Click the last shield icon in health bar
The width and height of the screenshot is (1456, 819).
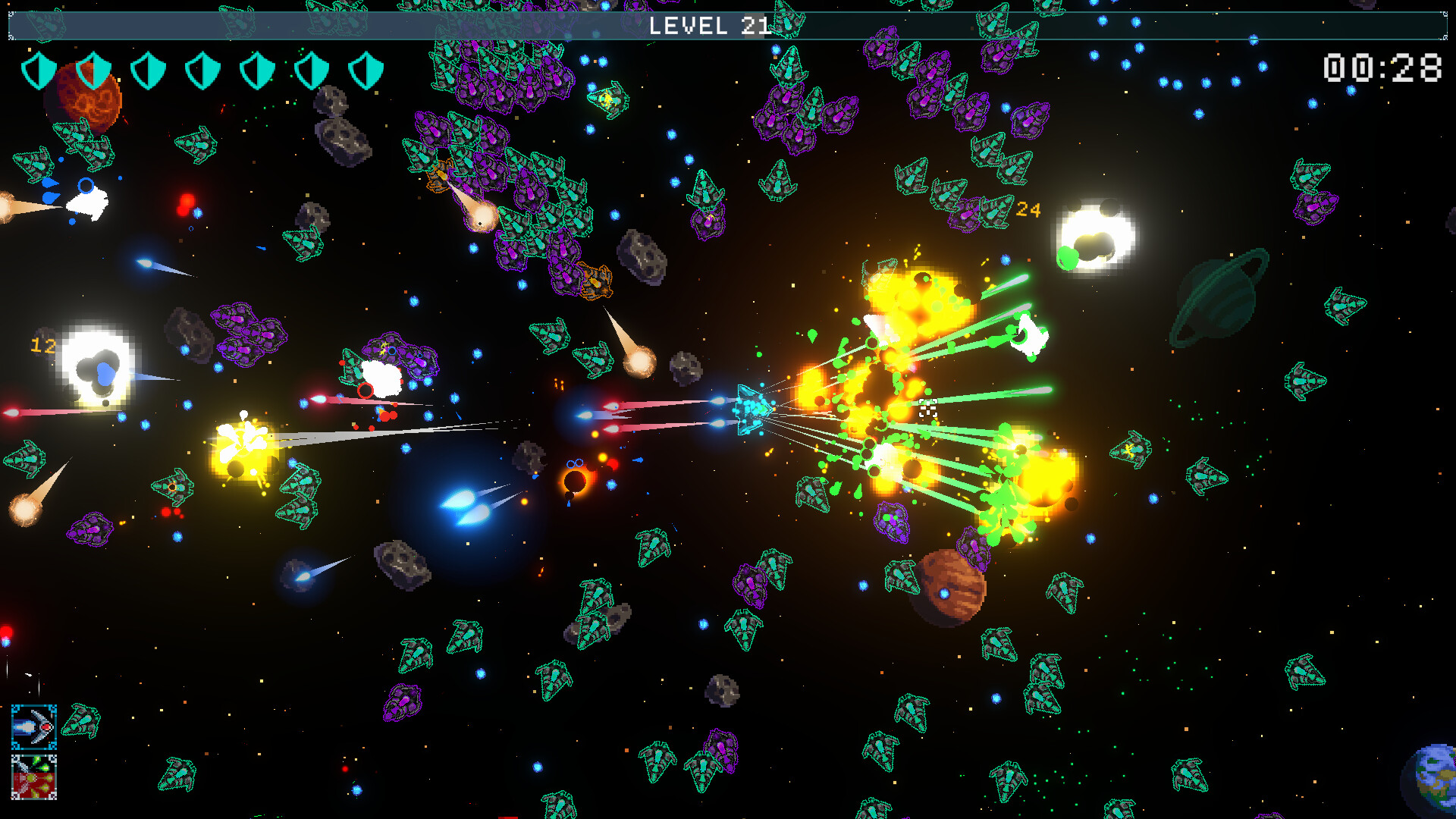(366, 71)
